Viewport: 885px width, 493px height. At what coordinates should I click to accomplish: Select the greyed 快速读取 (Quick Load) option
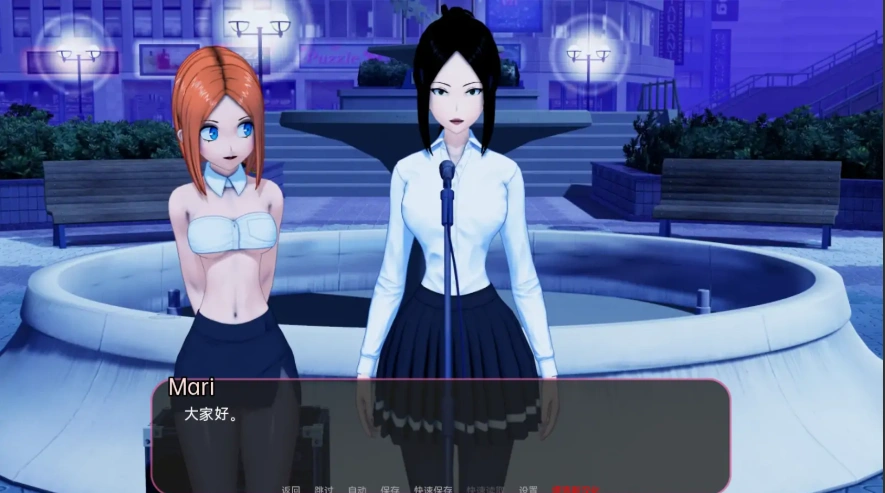[485, 489]
